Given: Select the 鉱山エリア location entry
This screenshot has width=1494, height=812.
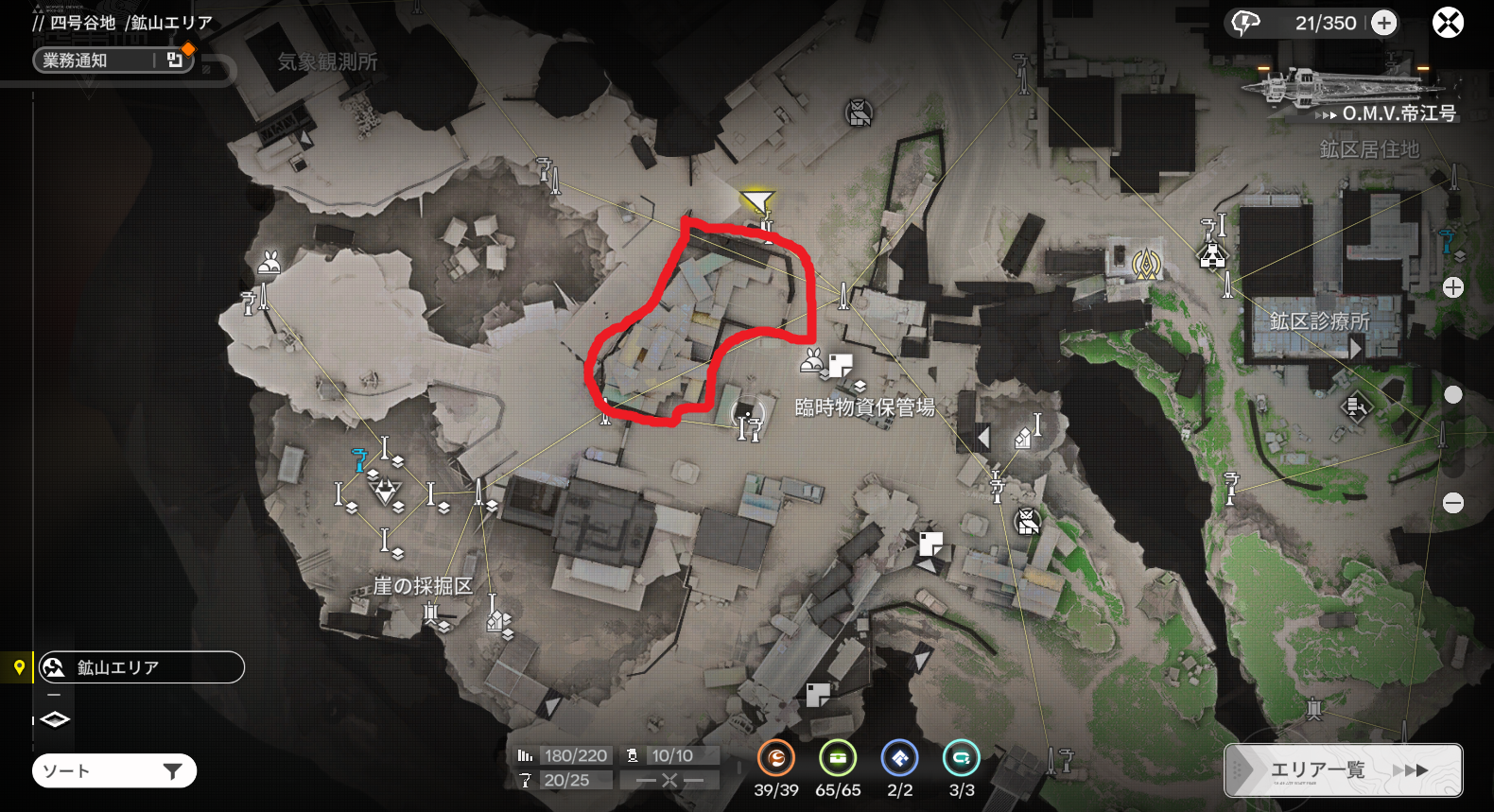Looking at the screenshot, I should pyautogui.click(x=141, y=667).
